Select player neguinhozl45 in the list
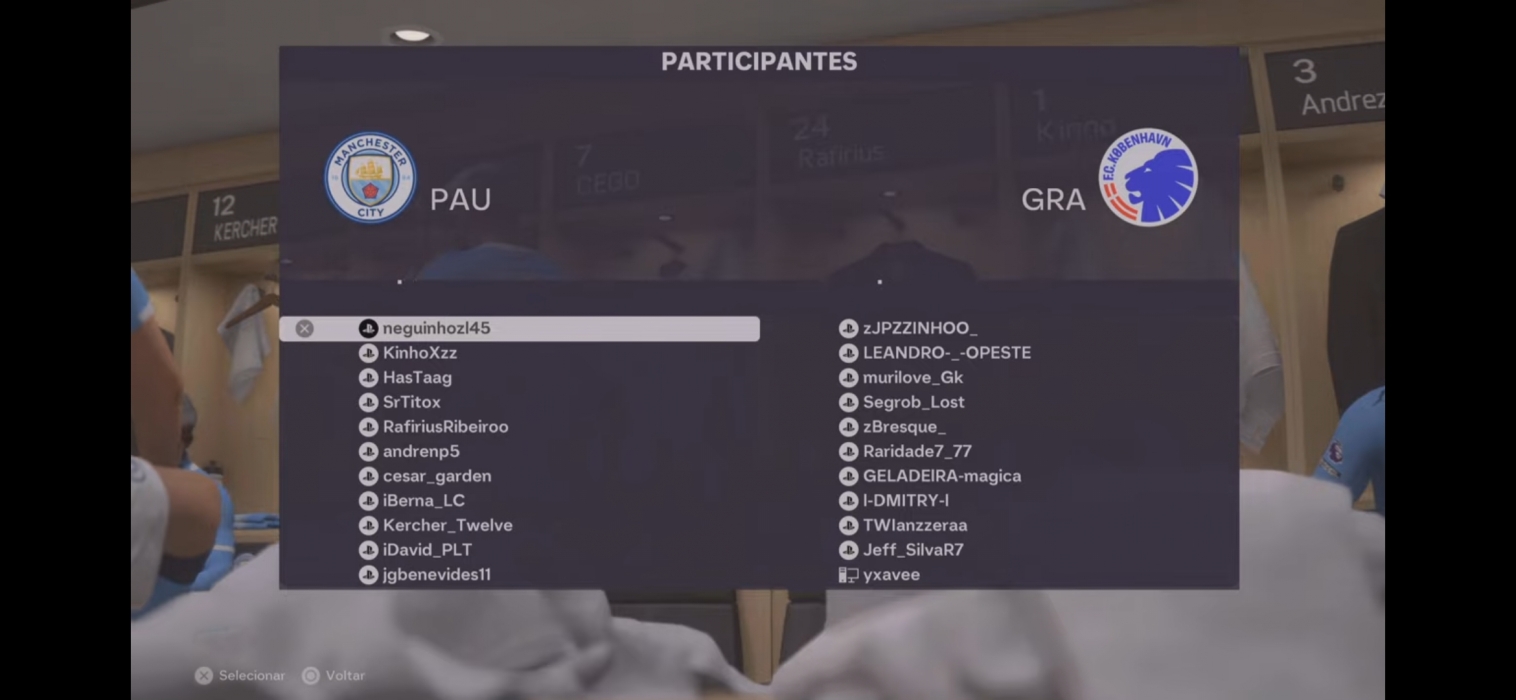 pyautogui.click(x=436, y=328)
